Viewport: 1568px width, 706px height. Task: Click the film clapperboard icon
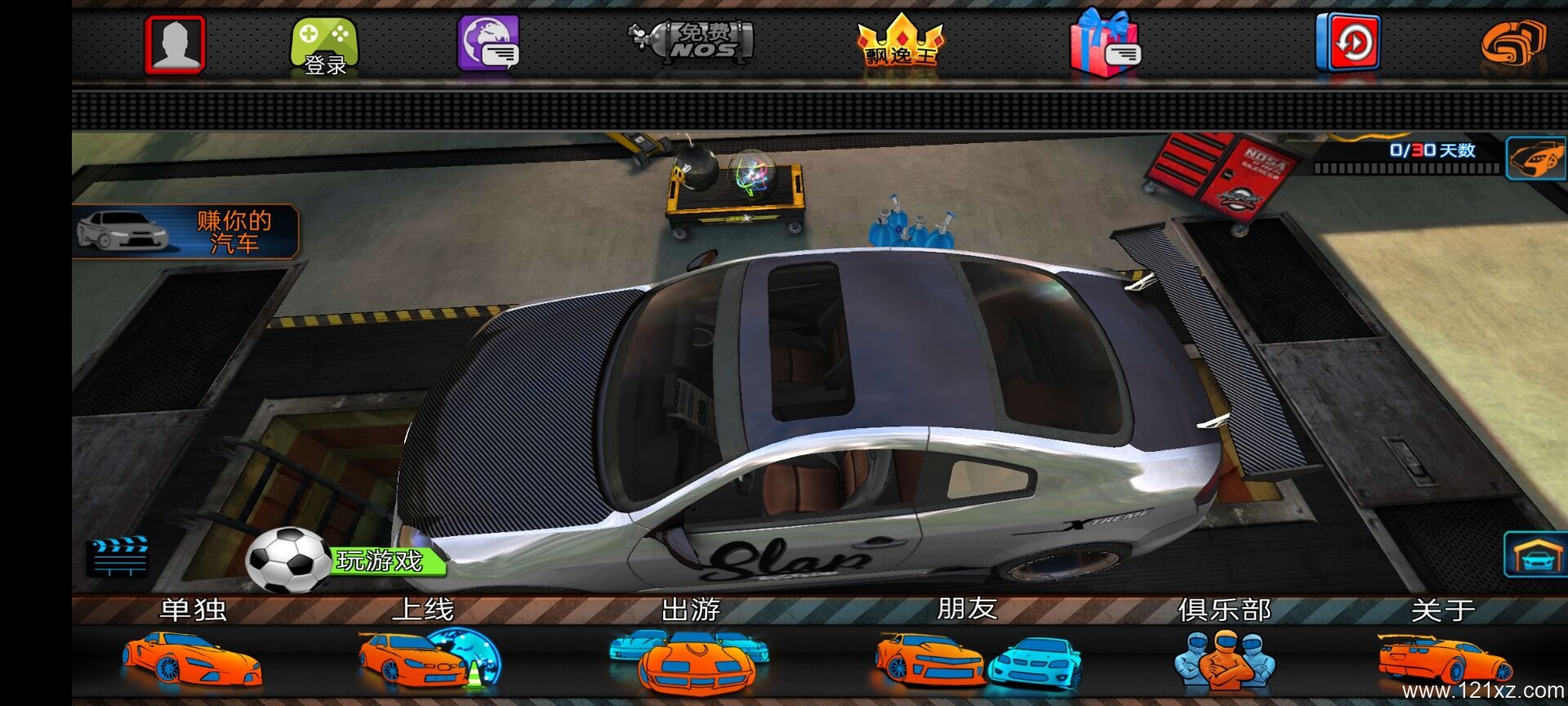(x=118, y=556)
